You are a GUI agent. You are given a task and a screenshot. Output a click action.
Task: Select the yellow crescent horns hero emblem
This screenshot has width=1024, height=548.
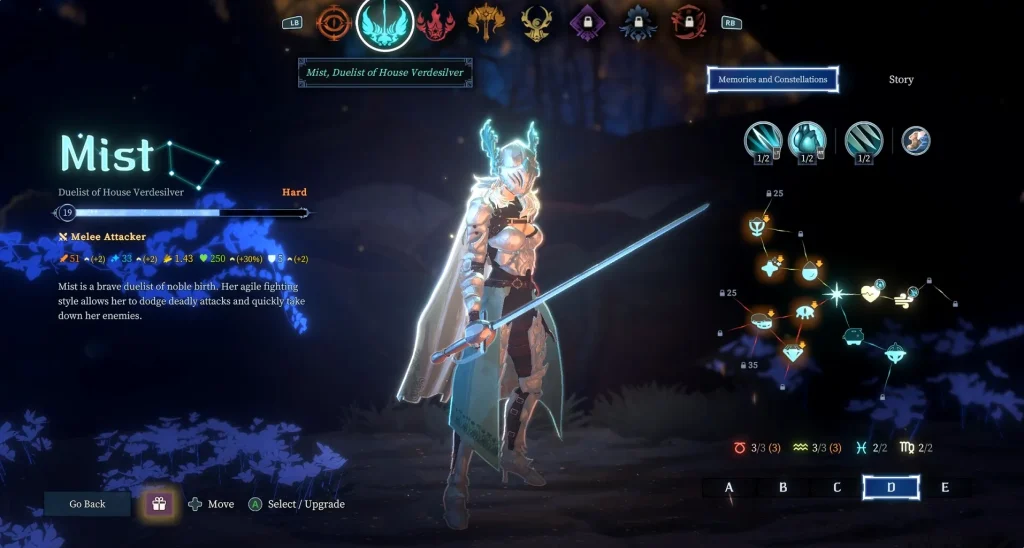click(537, 22)
